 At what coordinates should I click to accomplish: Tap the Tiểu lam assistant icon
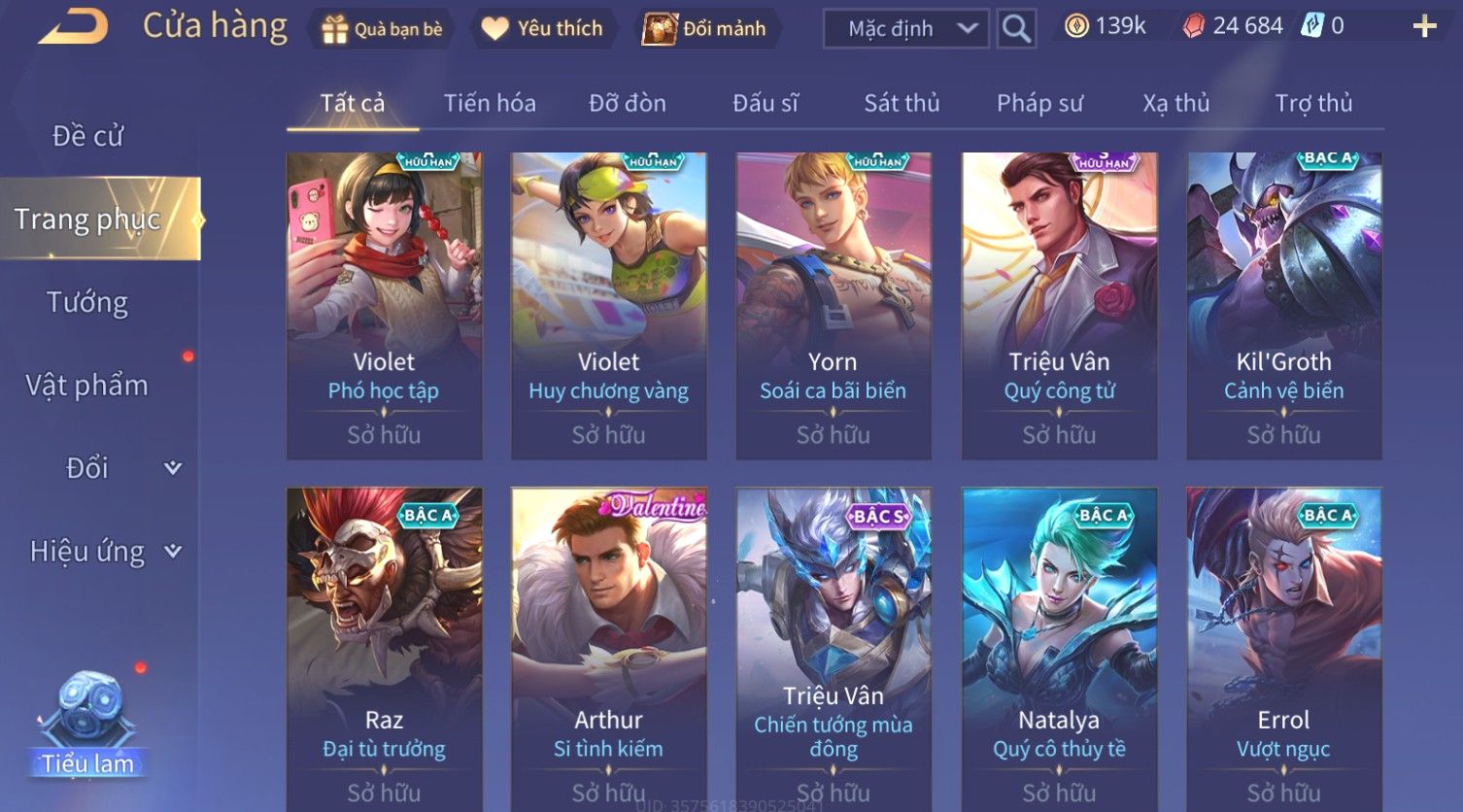pos(88,724)
